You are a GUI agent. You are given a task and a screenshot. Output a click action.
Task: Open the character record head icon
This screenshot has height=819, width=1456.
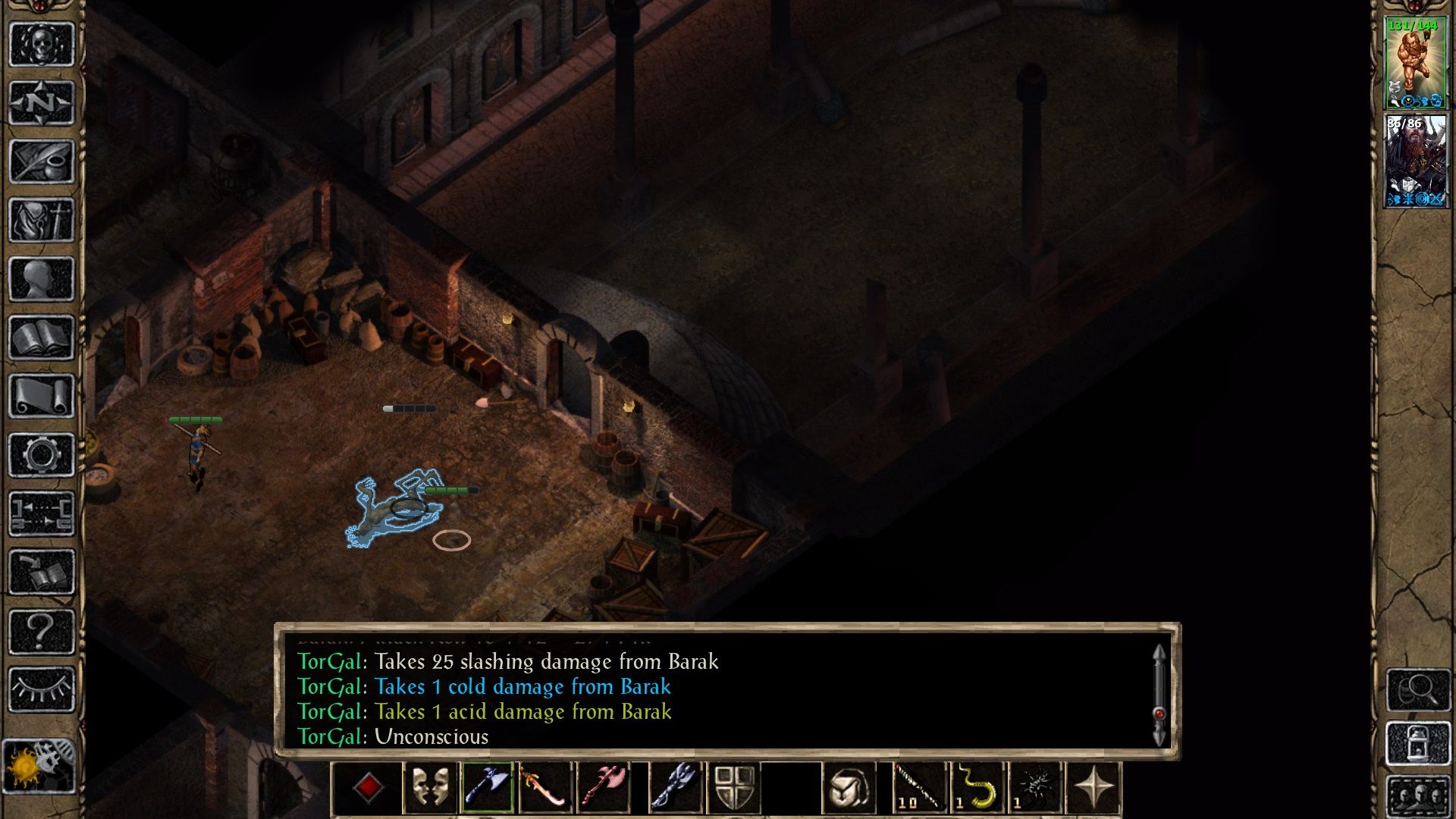click(x=41, y=279)
